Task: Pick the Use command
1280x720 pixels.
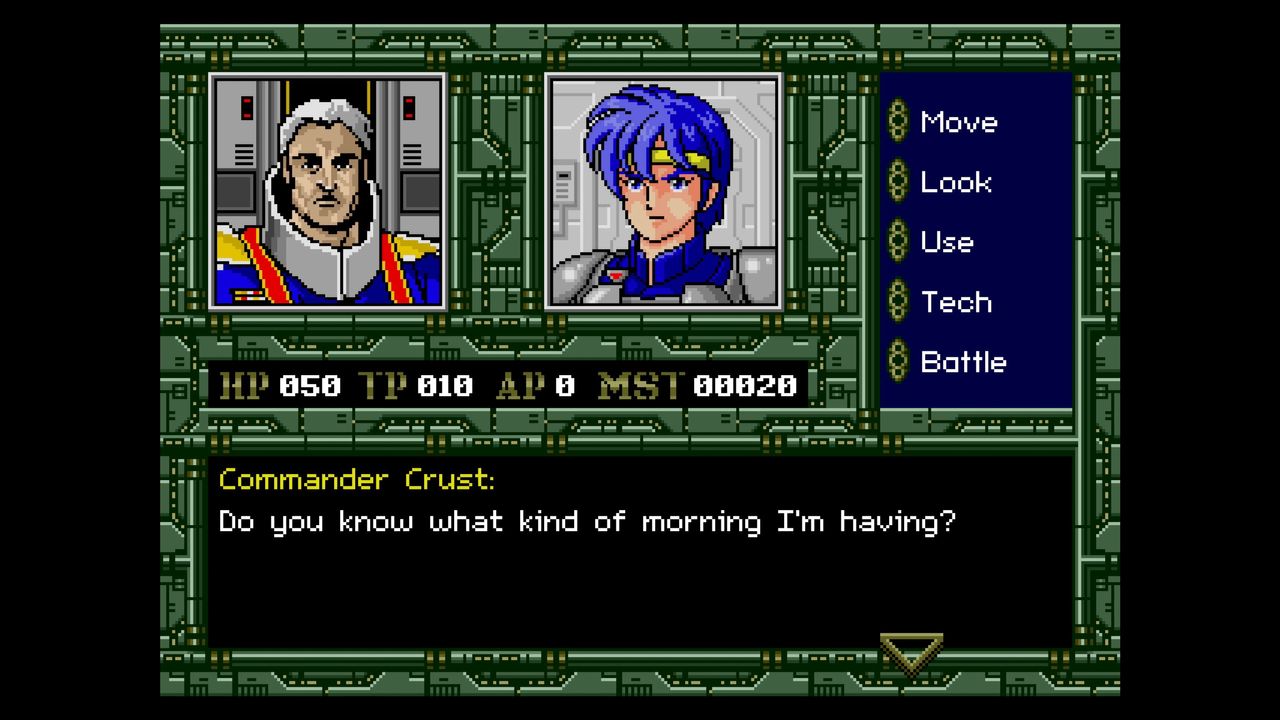Action: (x=946, y=243)
